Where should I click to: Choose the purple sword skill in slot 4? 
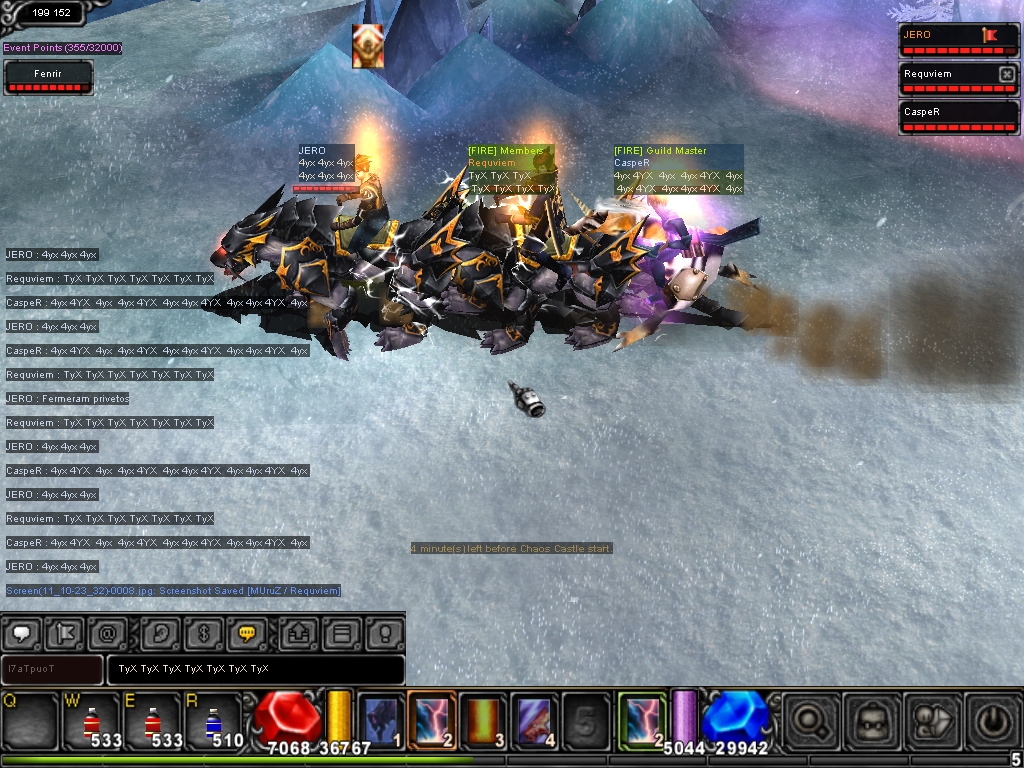pos(536,720)
